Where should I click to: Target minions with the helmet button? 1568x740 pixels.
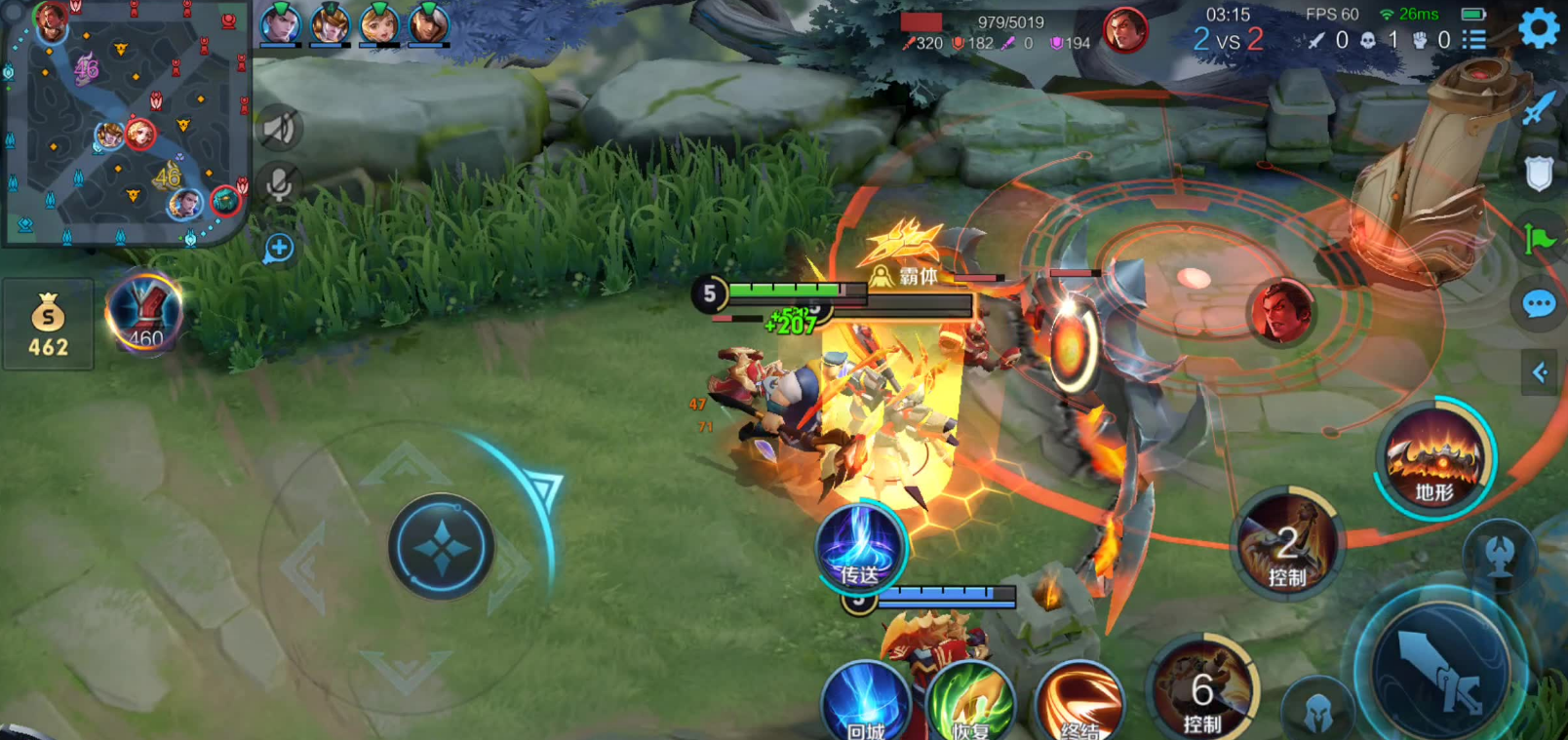pyautogui.click(x=1318, y=710)
